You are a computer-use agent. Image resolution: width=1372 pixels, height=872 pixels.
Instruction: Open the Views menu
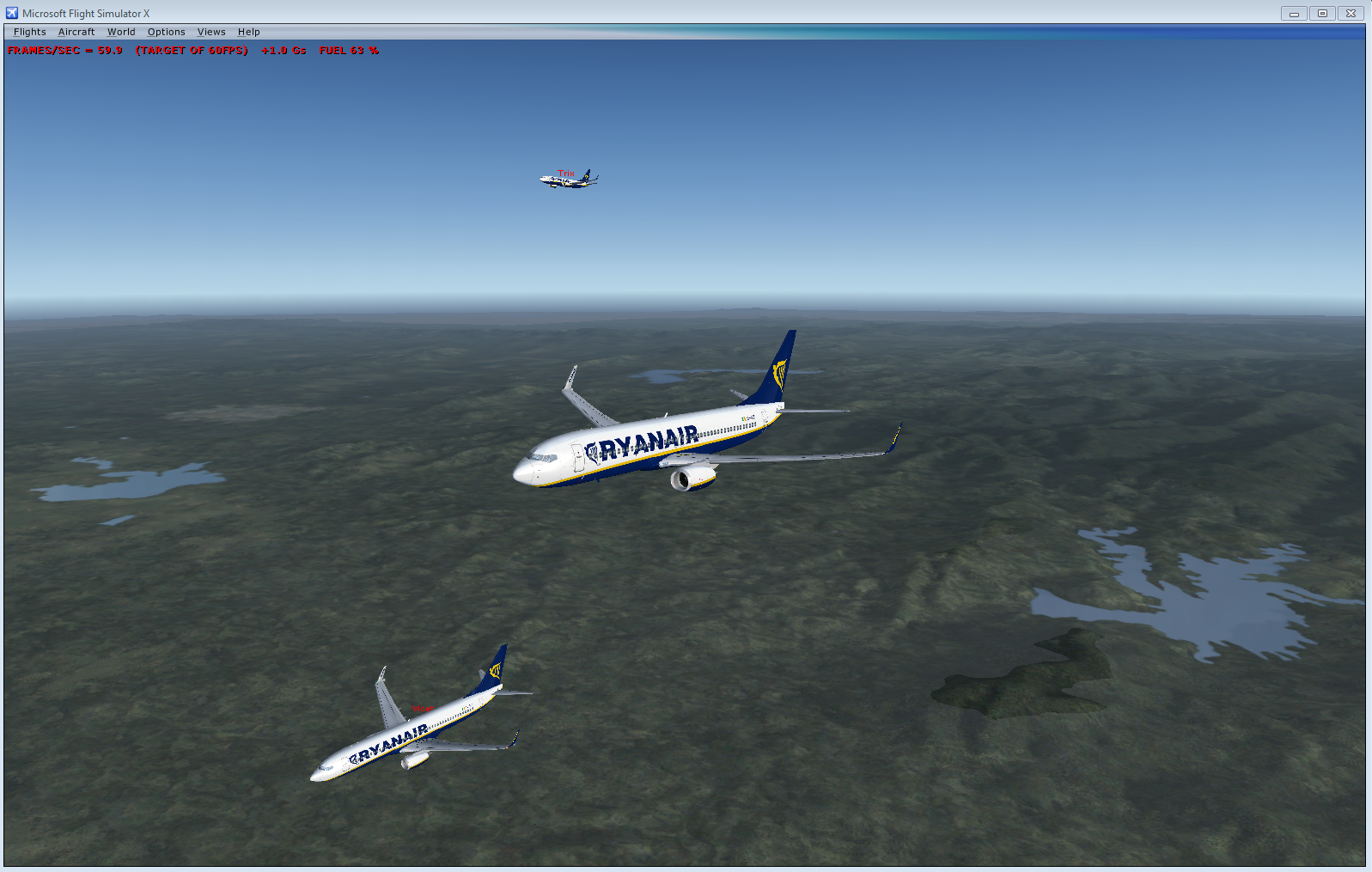[211, 32]
